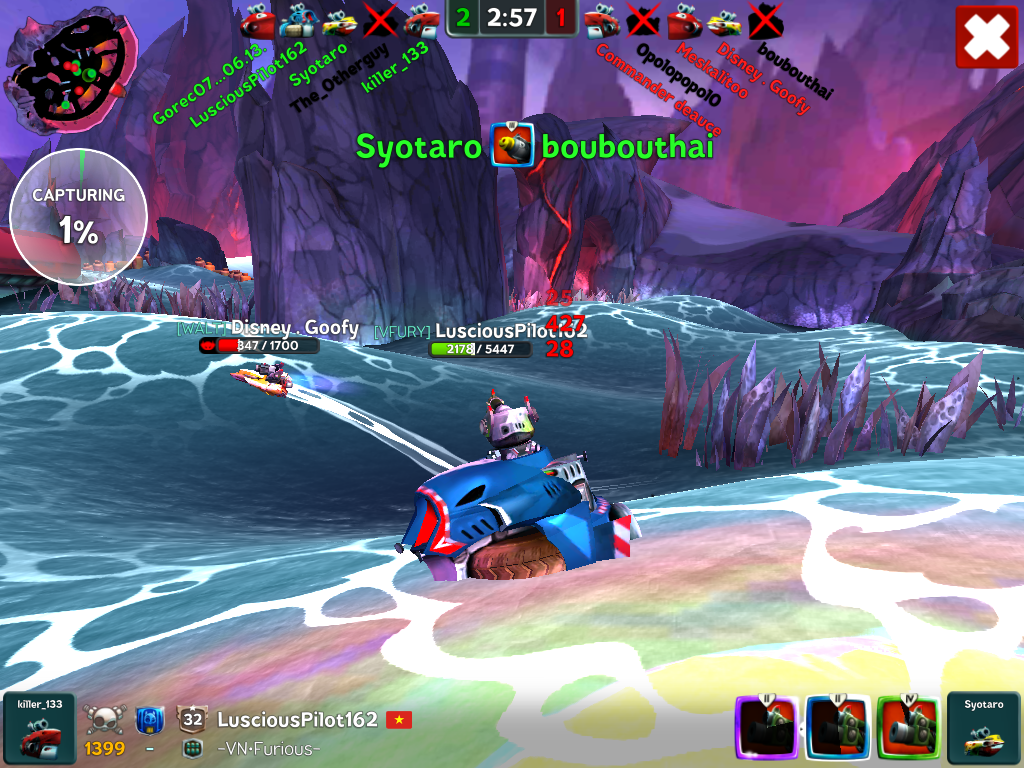The image size is (1024, 768).
Task: Select the green-framed tier IV cannon slot
Action: click(x=907, y=729)
